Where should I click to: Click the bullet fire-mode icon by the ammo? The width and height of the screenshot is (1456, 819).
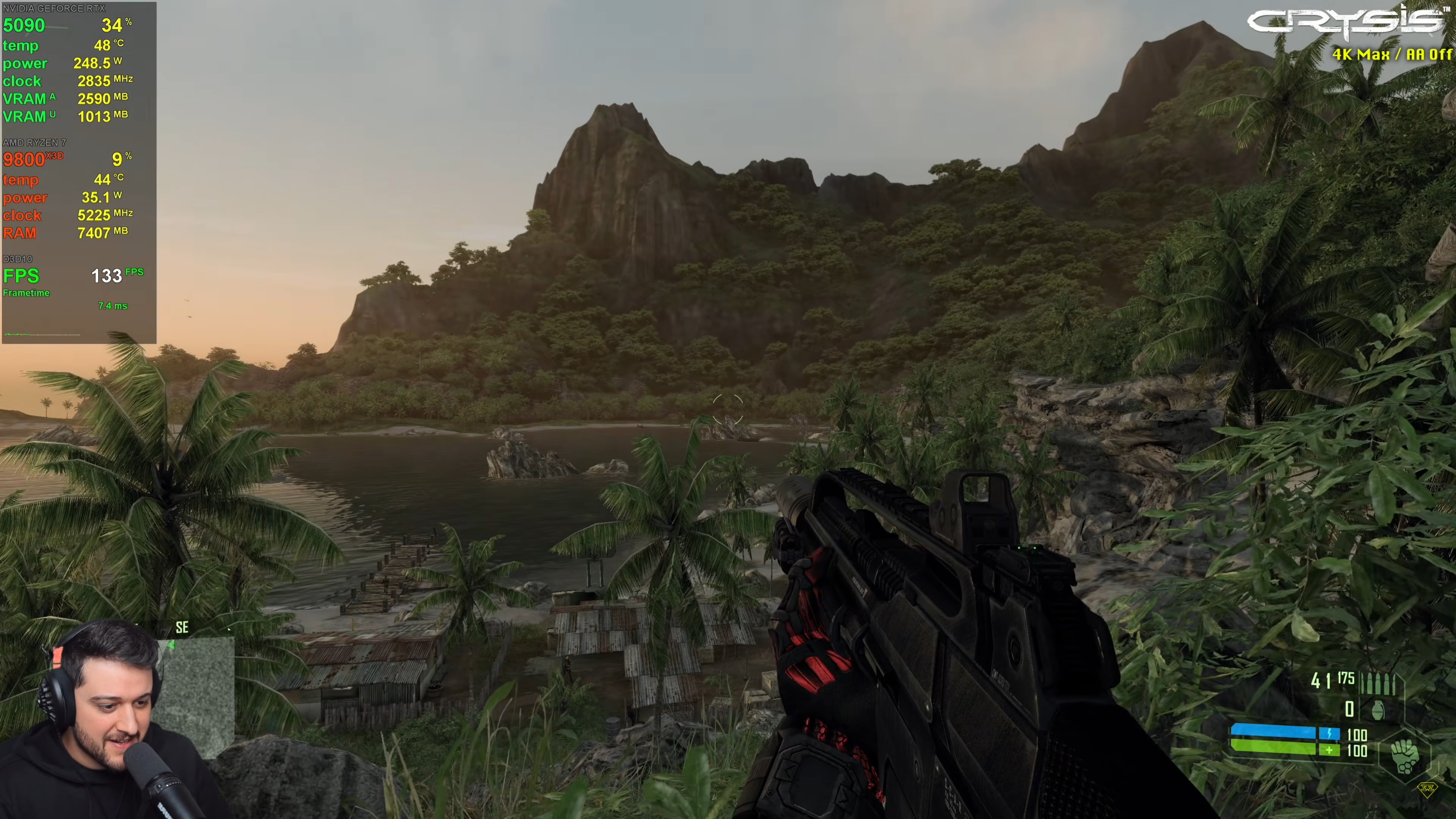1378,683
